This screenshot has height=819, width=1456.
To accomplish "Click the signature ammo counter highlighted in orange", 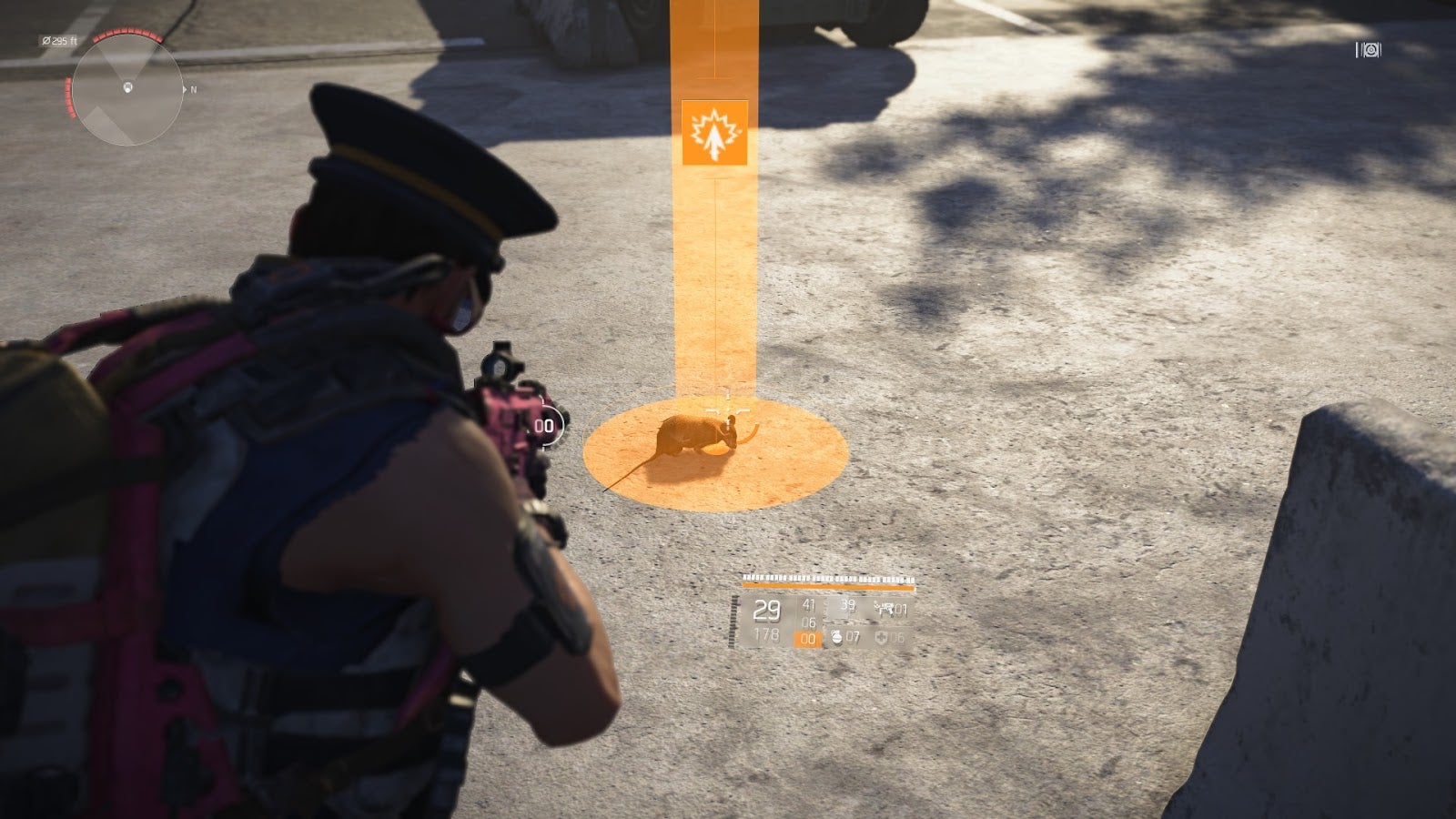I will [806, 638].
